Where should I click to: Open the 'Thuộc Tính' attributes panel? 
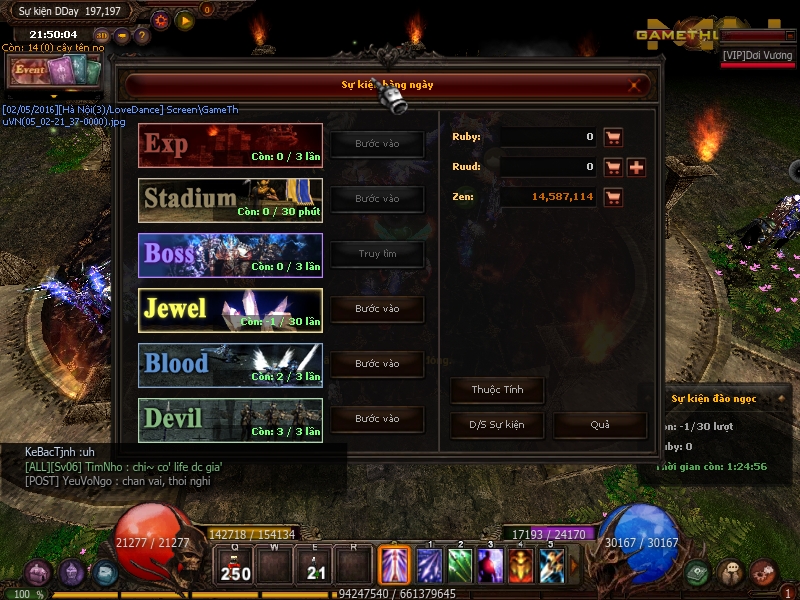(498, 390)
